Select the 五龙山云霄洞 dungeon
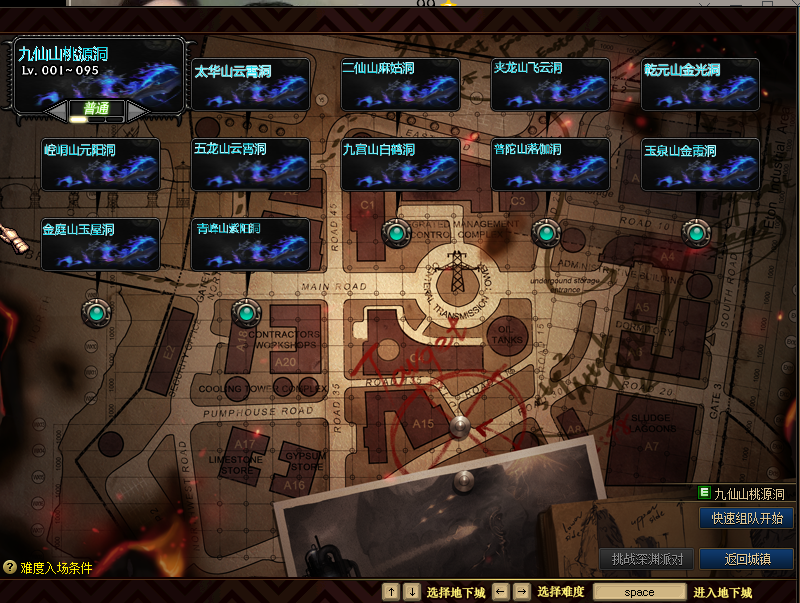Viewport: 800px width, 603px height. tap(250, 164)
